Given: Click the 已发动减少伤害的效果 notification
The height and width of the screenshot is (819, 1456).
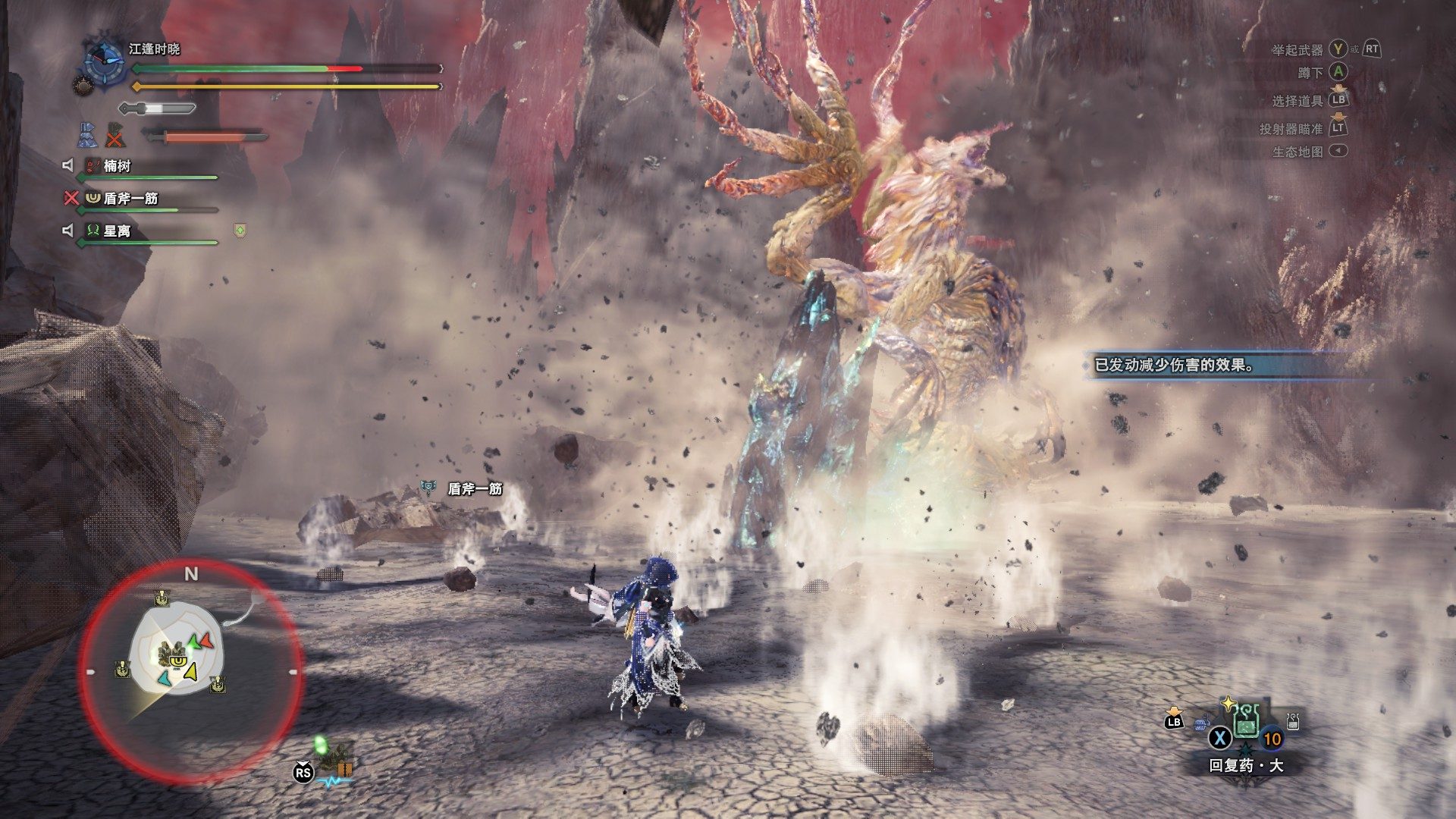Looking at the screenshot, I should click(1183, 366).
